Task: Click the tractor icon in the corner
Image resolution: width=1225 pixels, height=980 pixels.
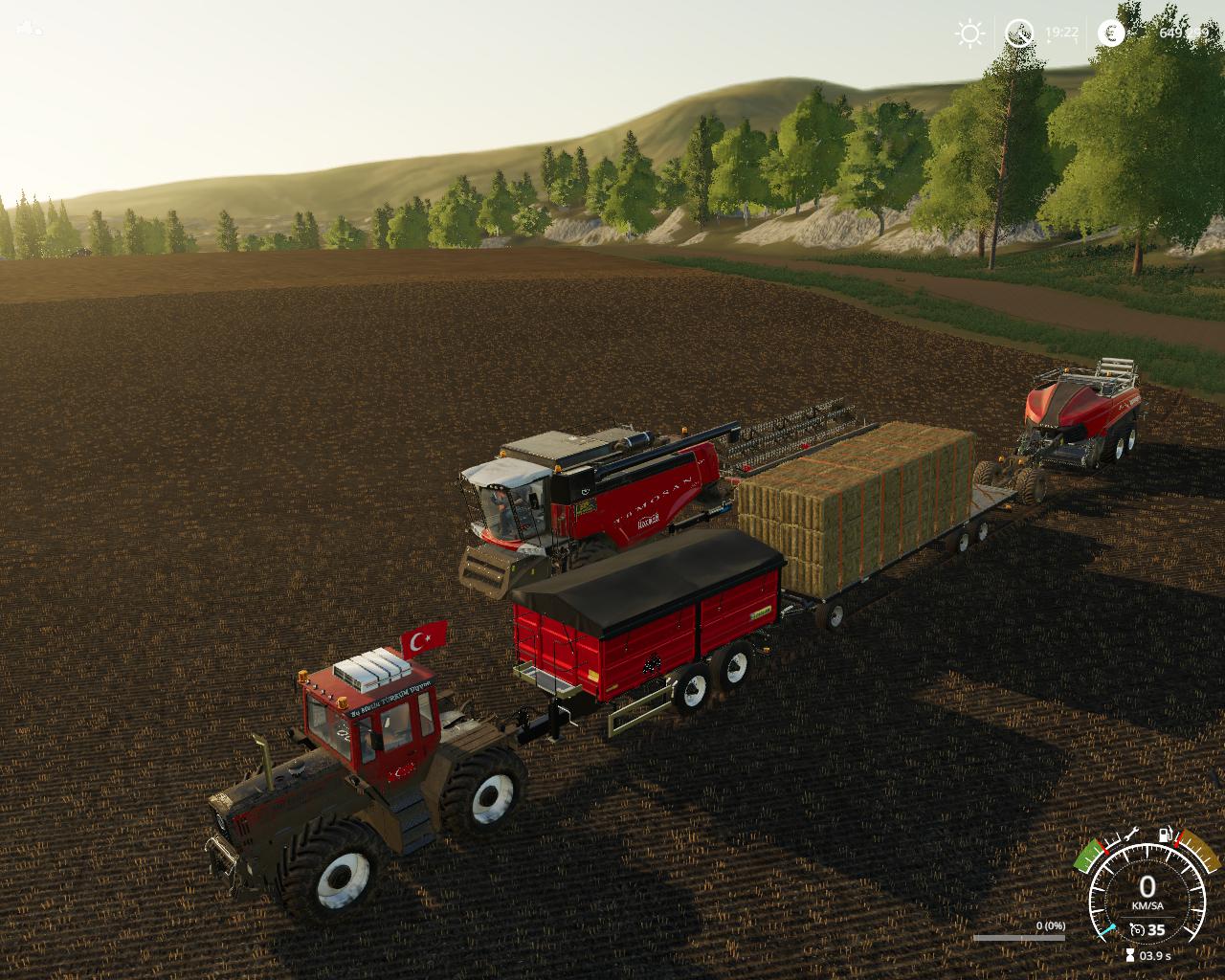Action: click(x=30, y=28)
